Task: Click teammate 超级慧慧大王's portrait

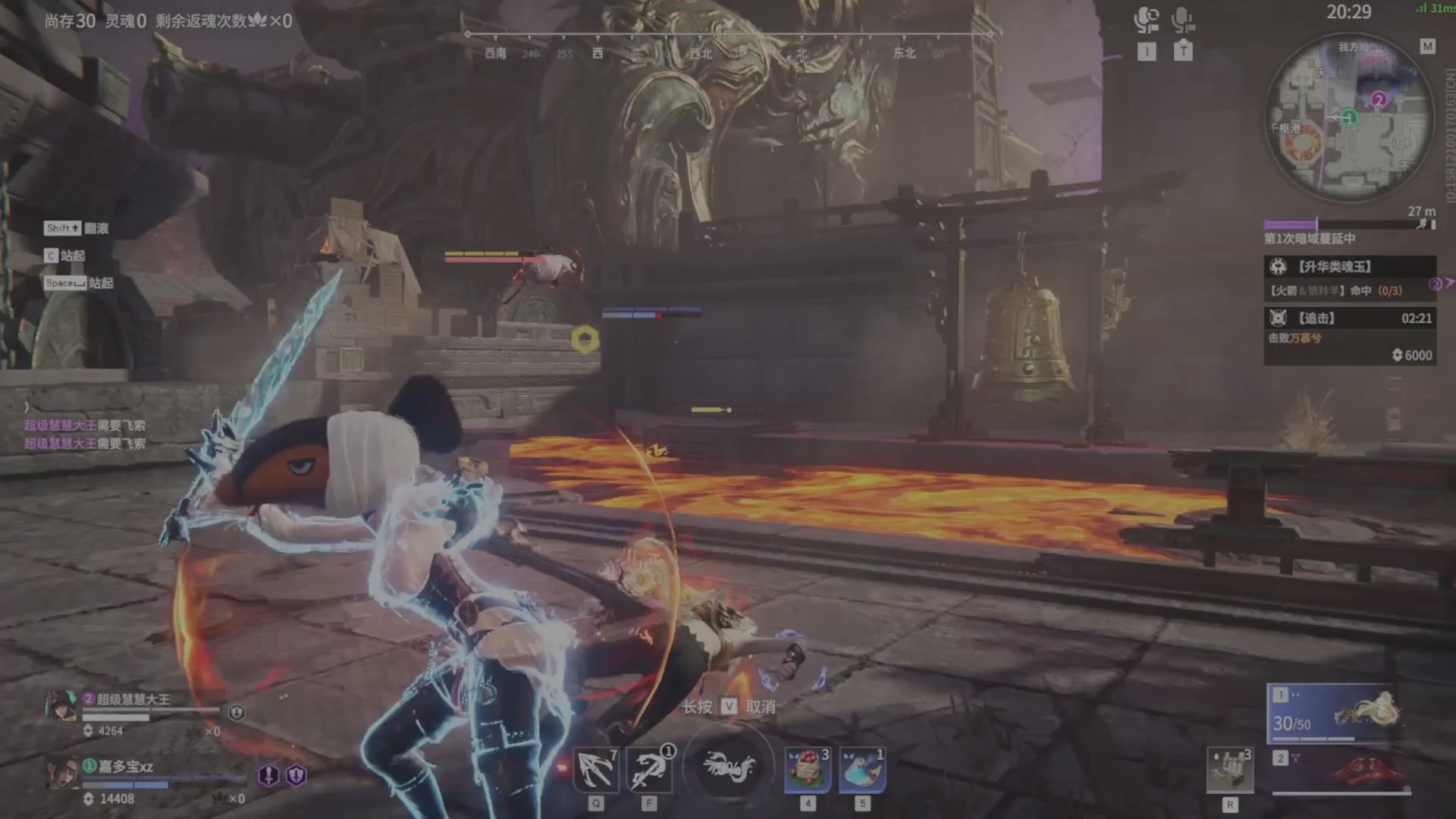Action: 61,706
